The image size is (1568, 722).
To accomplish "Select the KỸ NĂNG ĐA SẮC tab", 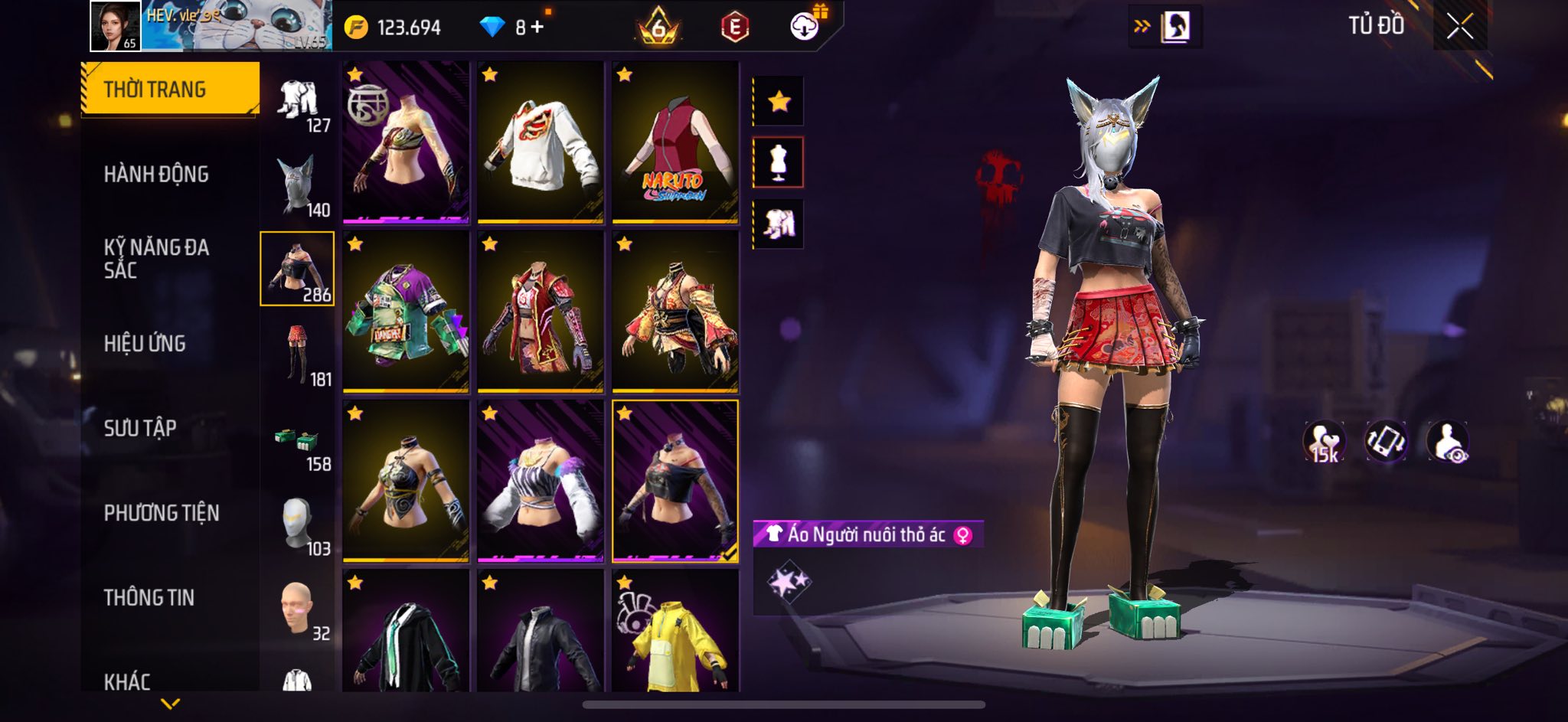I will click(156, 258).
